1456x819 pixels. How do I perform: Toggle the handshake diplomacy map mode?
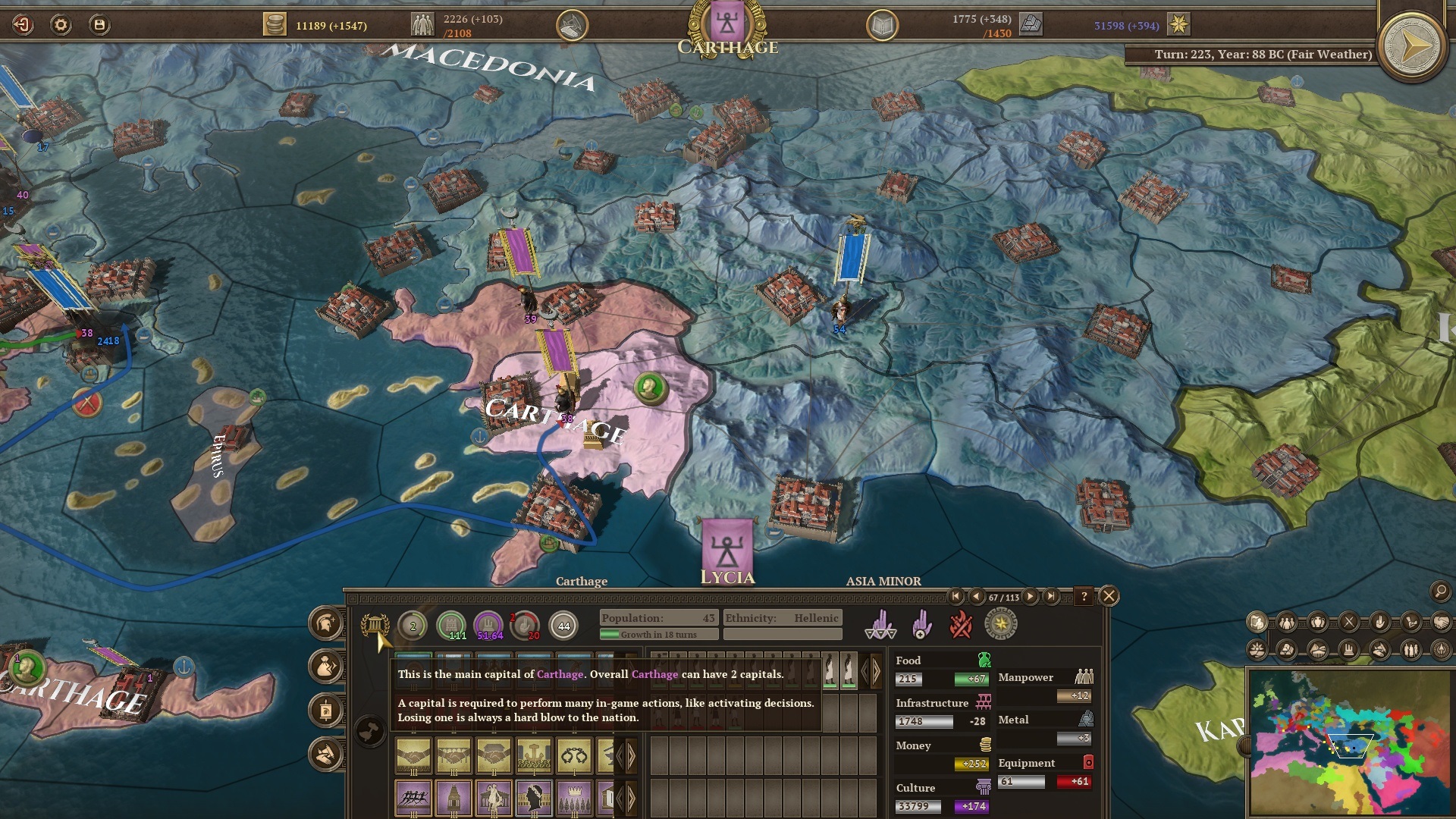pos(1442,623)
